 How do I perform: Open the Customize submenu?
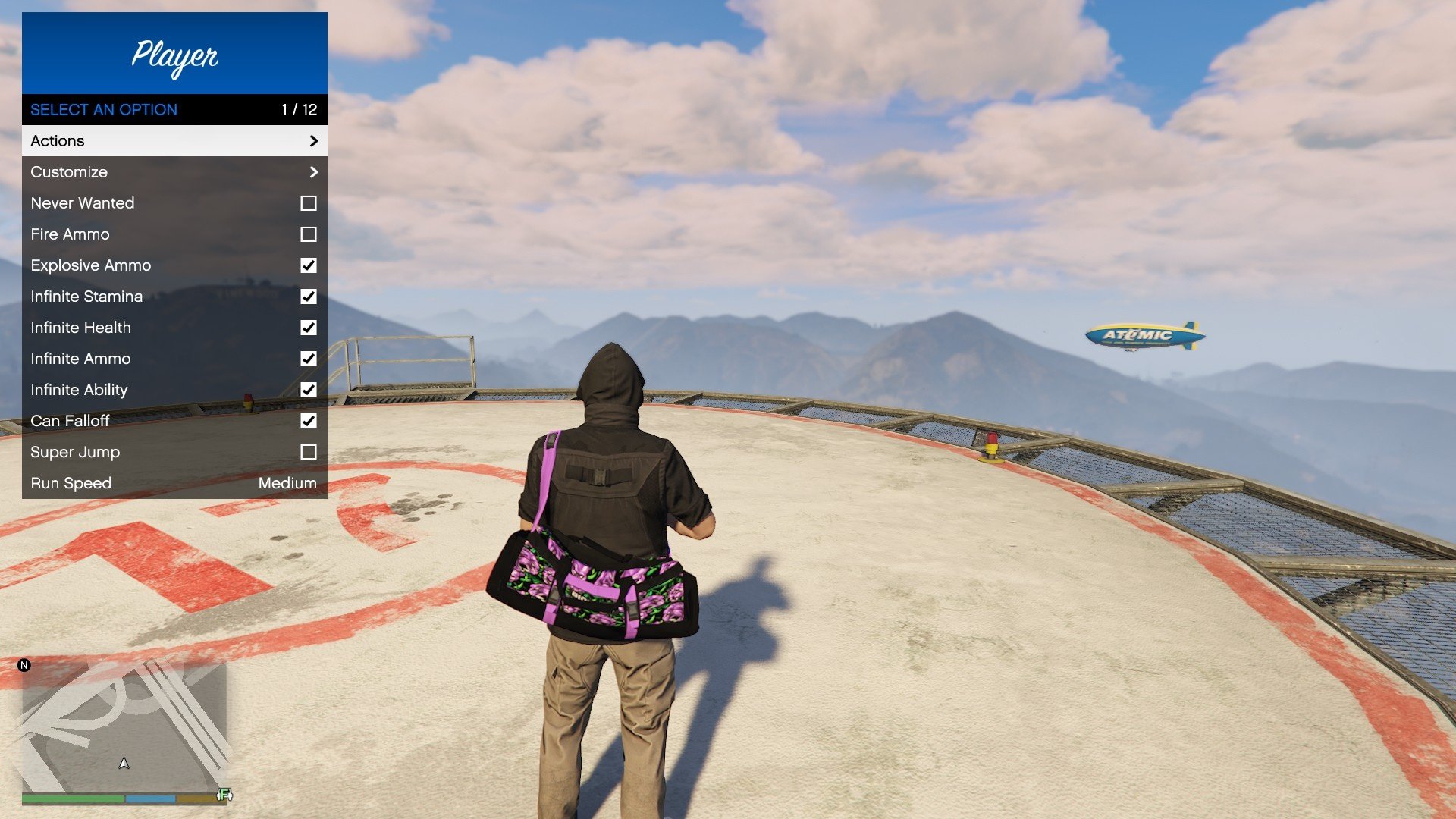(x=174, y=172)
